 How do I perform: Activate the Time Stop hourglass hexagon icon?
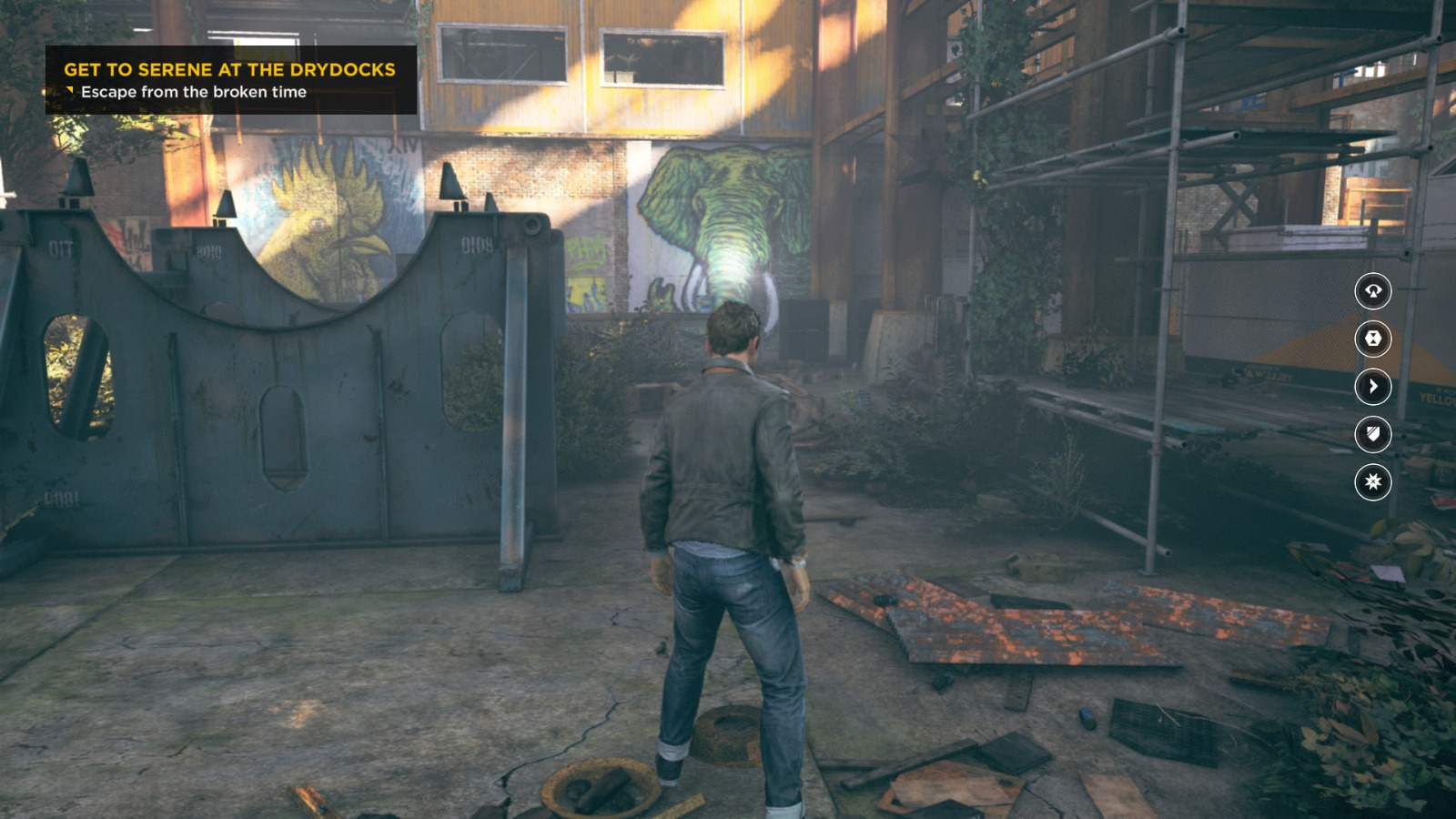tap(1374, 338)
